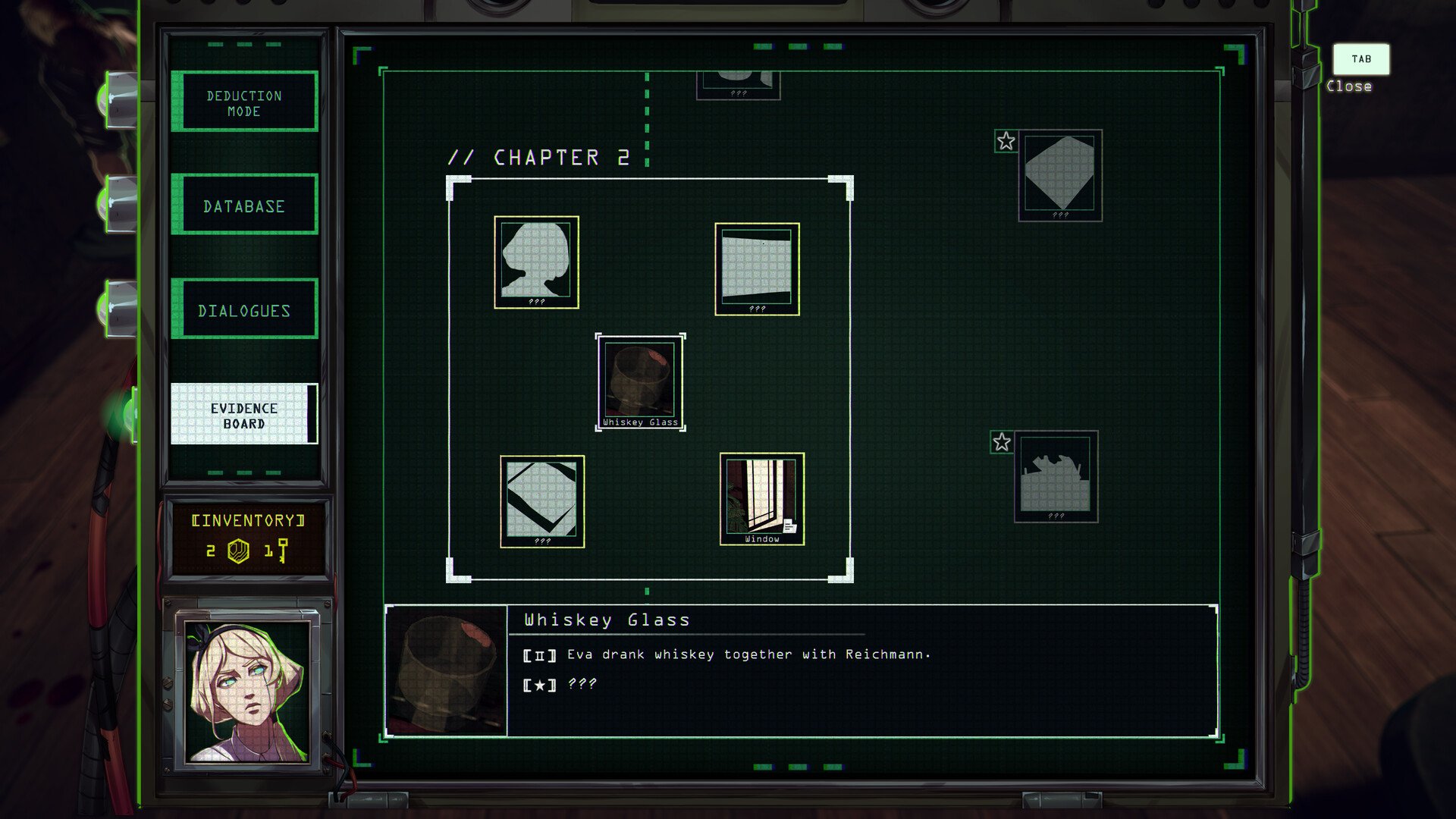Select the Whiskey Glass evidence card
The image size is (1456, 819).
coord(640,381)
